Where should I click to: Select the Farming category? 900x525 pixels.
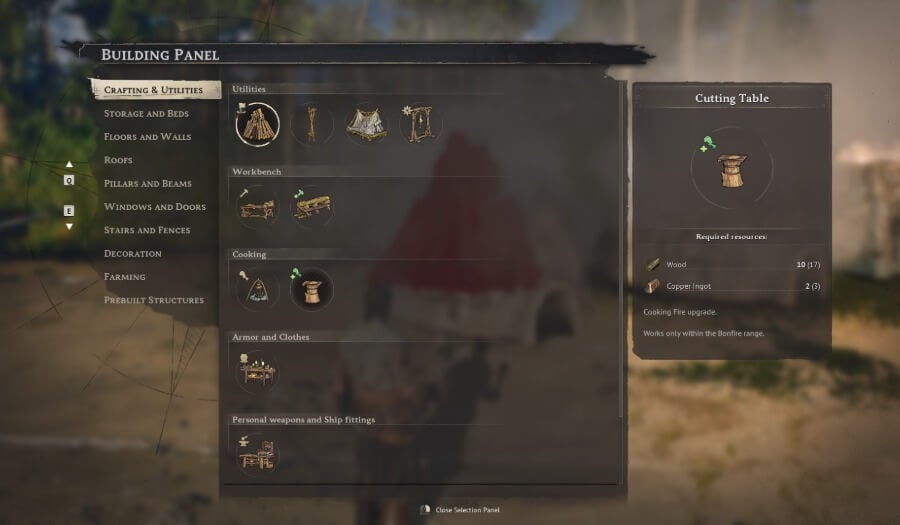(x=124, y=277)
